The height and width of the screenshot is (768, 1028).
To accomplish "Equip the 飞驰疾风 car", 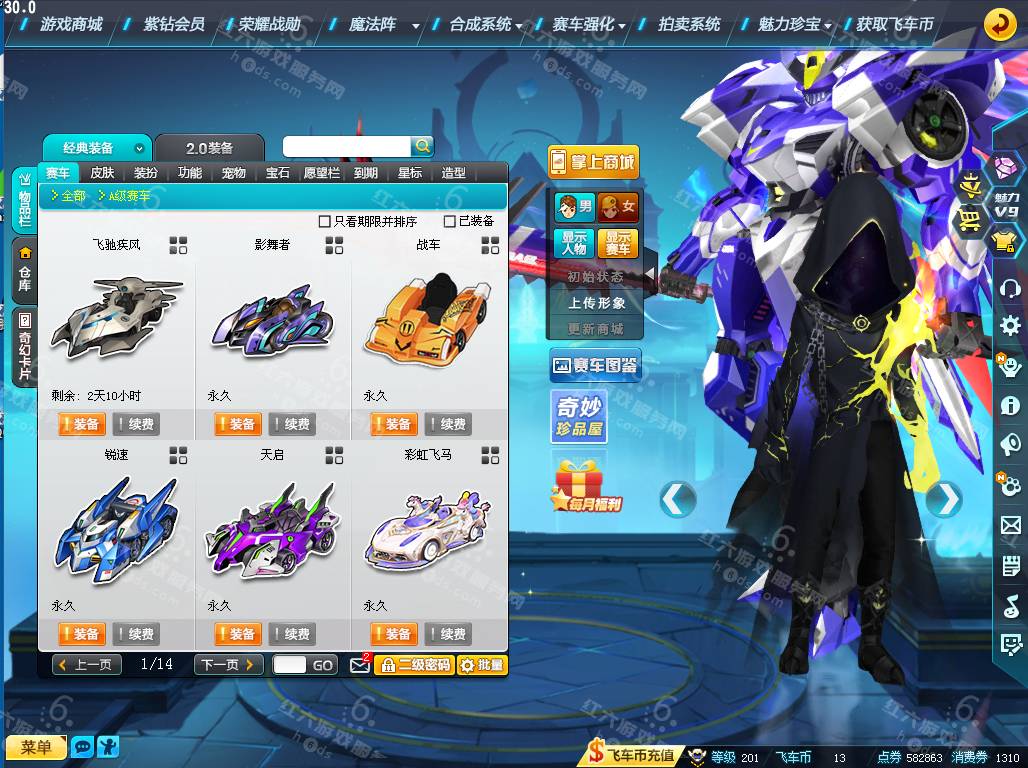I will tap(81, 424).
